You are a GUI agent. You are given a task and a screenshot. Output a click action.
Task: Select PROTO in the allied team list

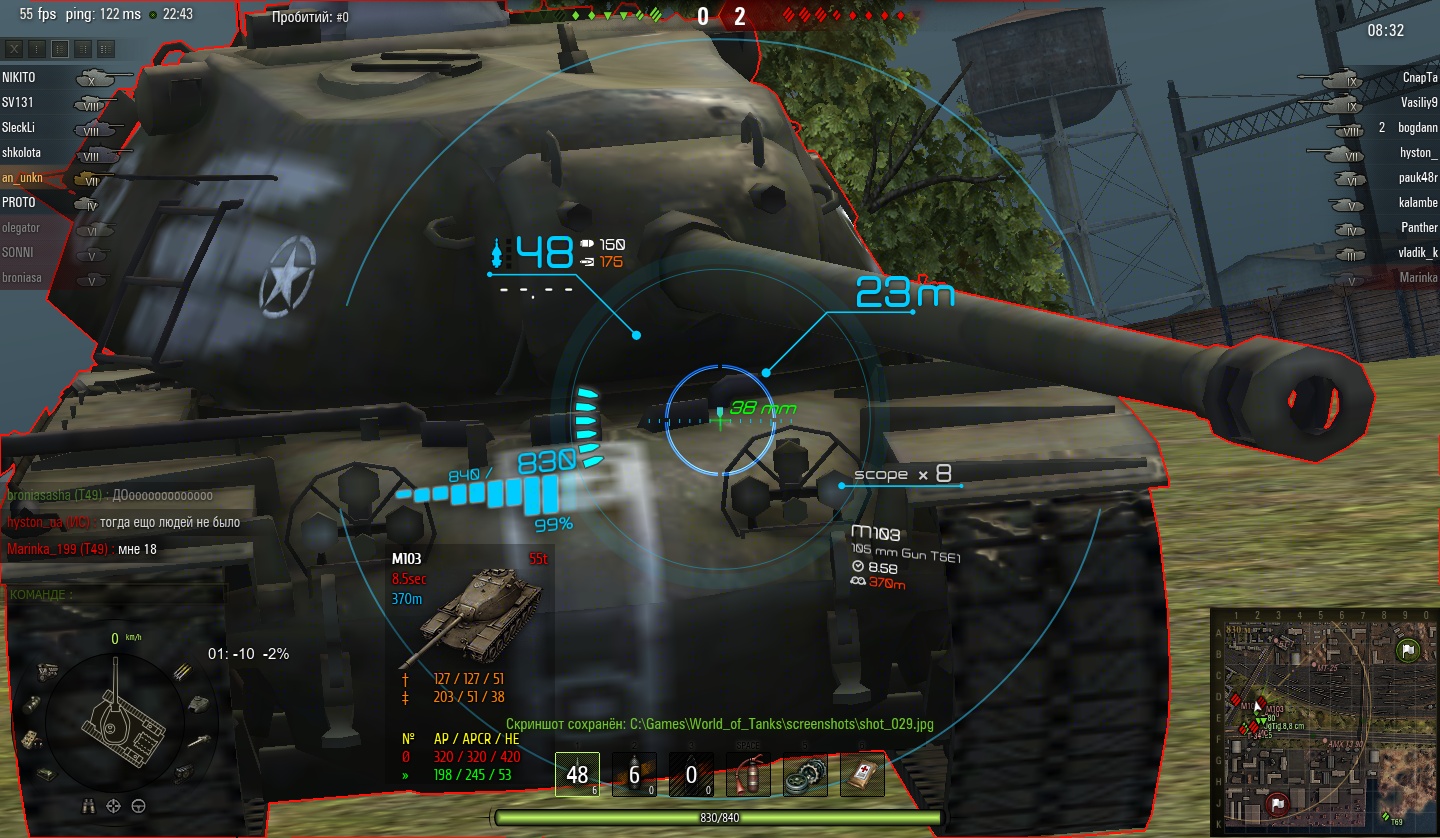pos(18,202)
